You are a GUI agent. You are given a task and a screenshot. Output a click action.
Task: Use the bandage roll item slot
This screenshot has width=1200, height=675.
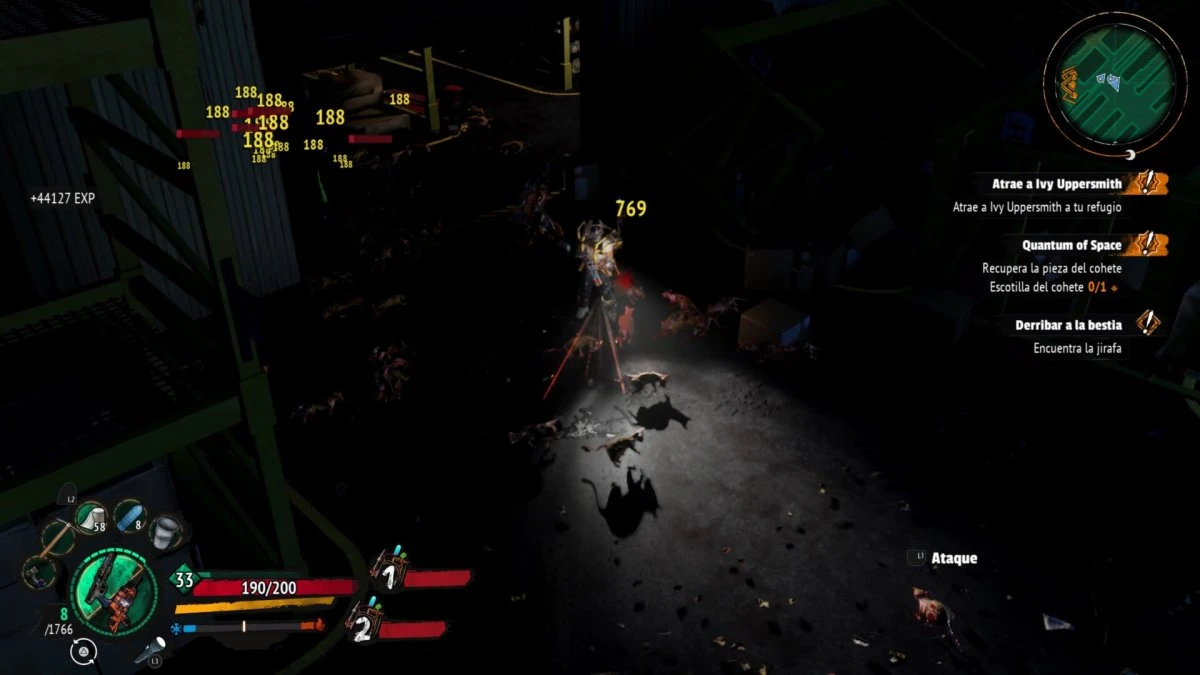91,518
